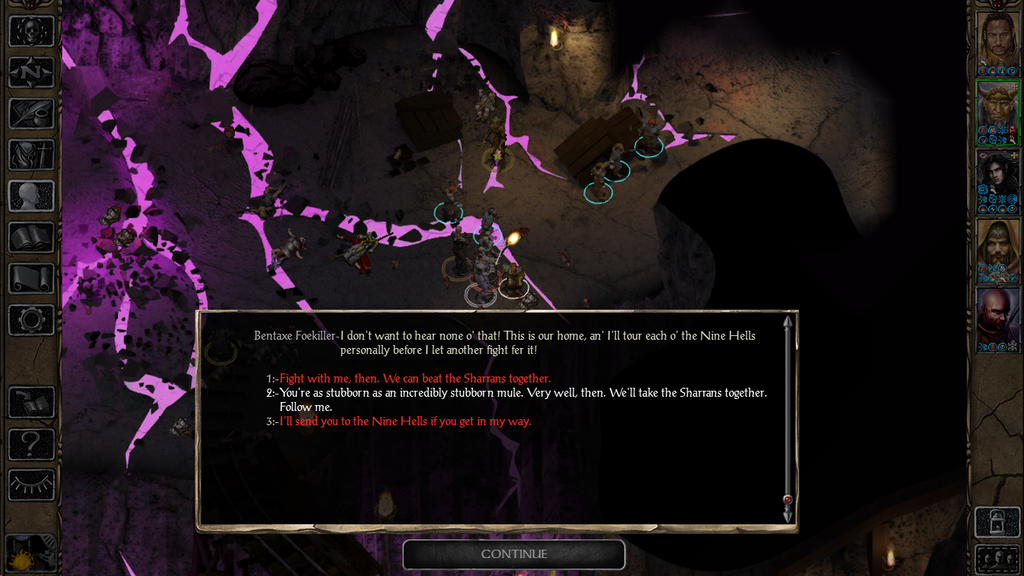Select the first party portrait
The image size is (1024, 576).
coord(997,40)
